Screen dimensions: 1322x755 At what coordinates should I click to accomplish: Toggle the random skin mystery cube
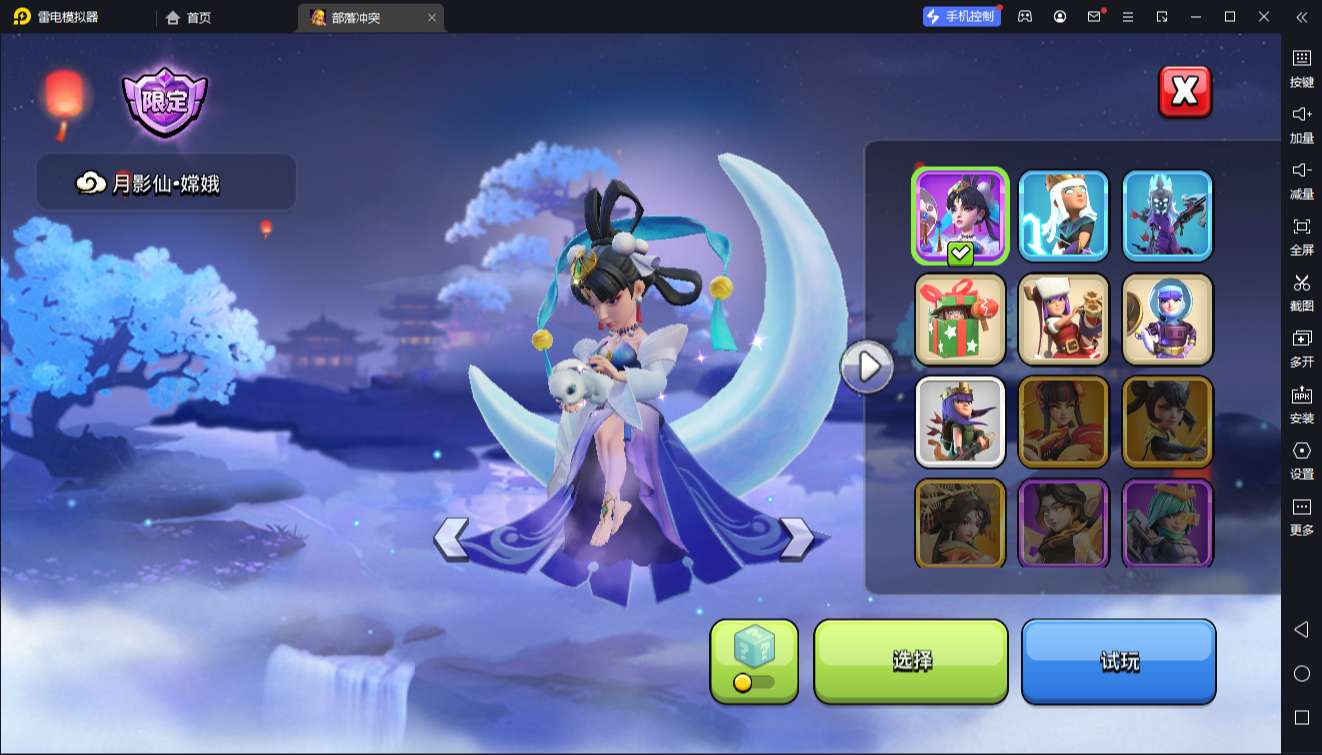click(x=754, y=661)
